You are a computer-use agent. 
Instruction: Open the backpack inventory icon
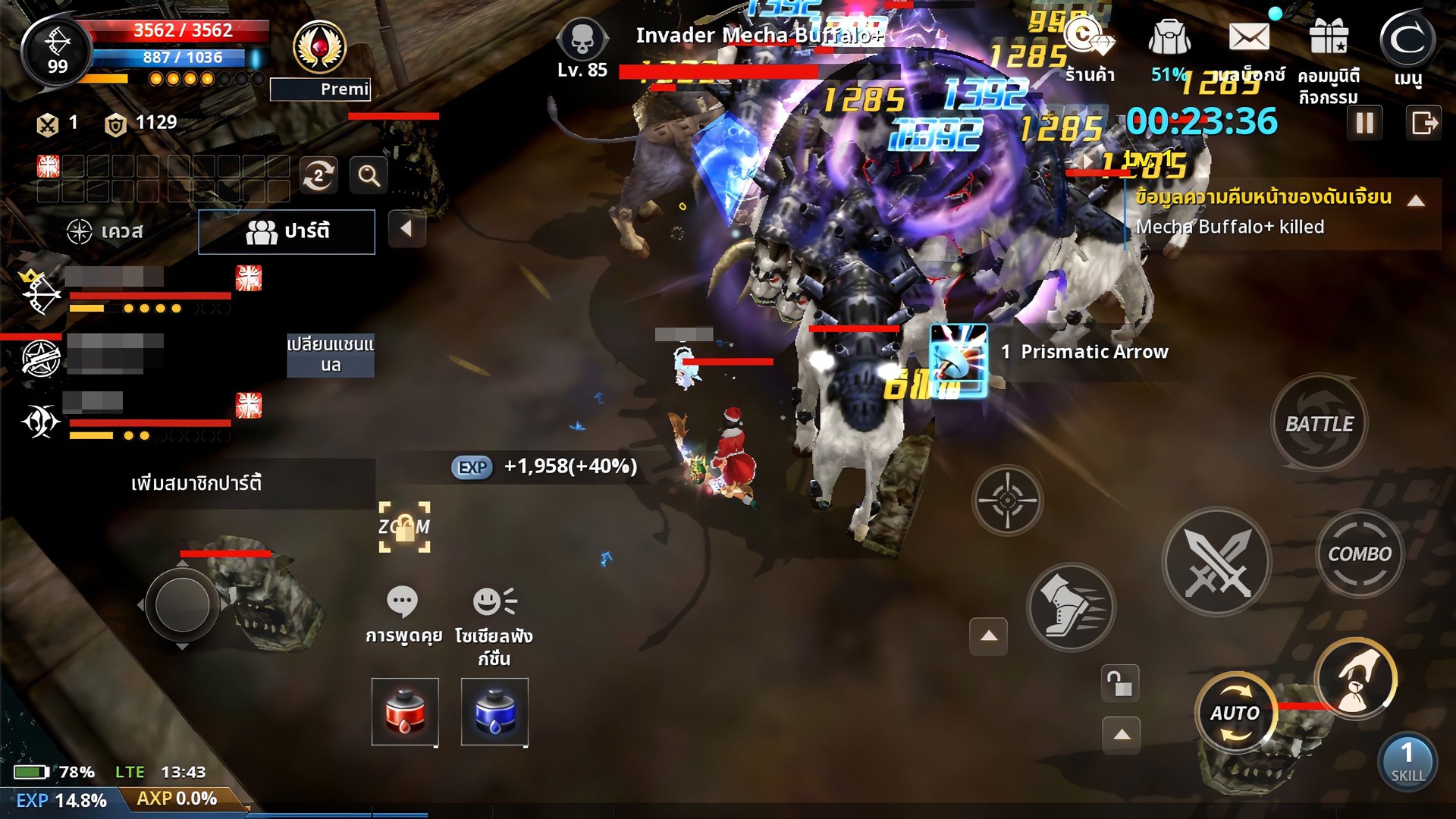click(x=1169, y=38)
